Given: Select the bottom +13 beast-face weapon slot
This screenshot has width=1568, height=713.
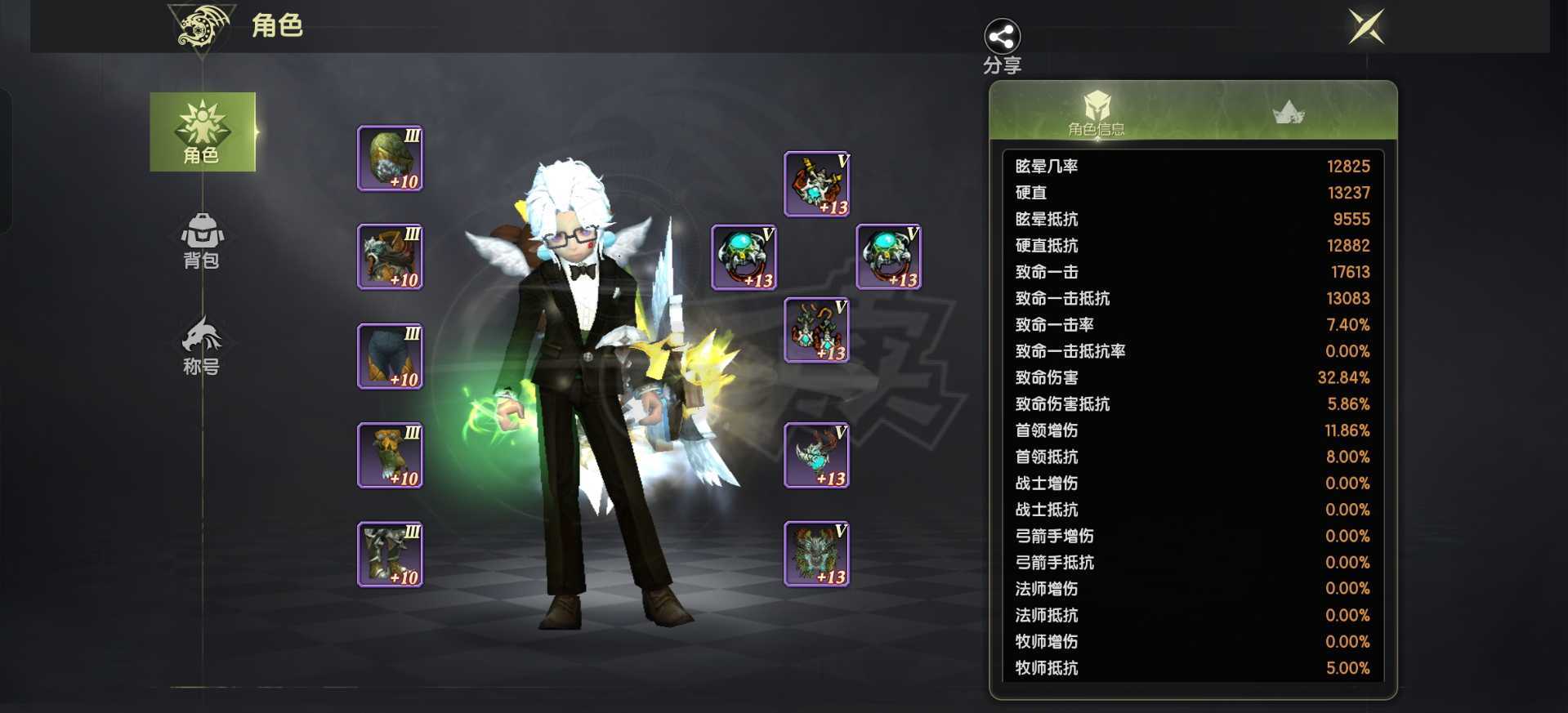Looking at the screenshot, I should [816, 555].
